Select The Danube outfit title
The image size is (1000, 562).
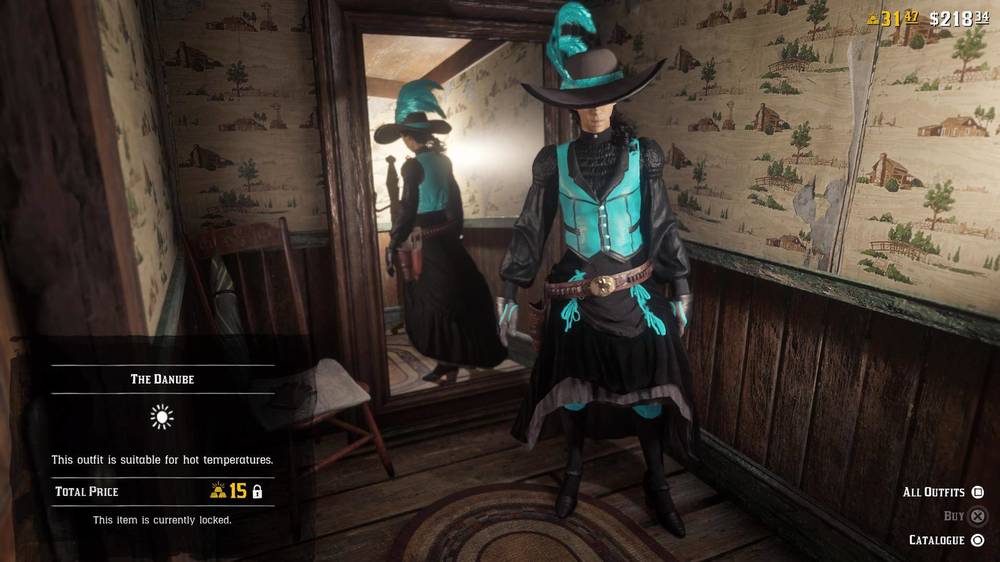tap(162, 379)
